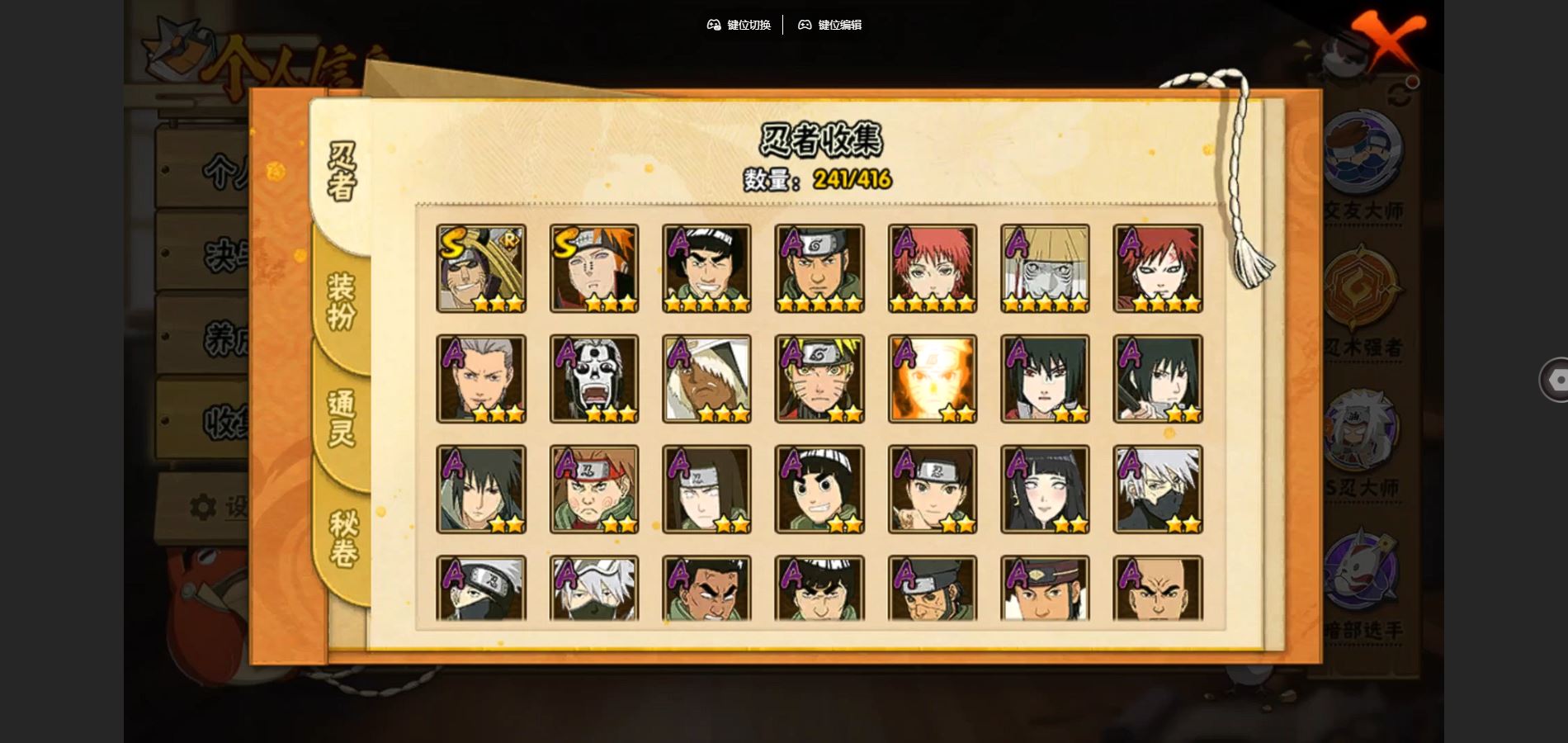This screenshot has width=1568, height=743.
Task: Select Gaara with the forehead tattoo
Action: click(x=1158, y=268)
